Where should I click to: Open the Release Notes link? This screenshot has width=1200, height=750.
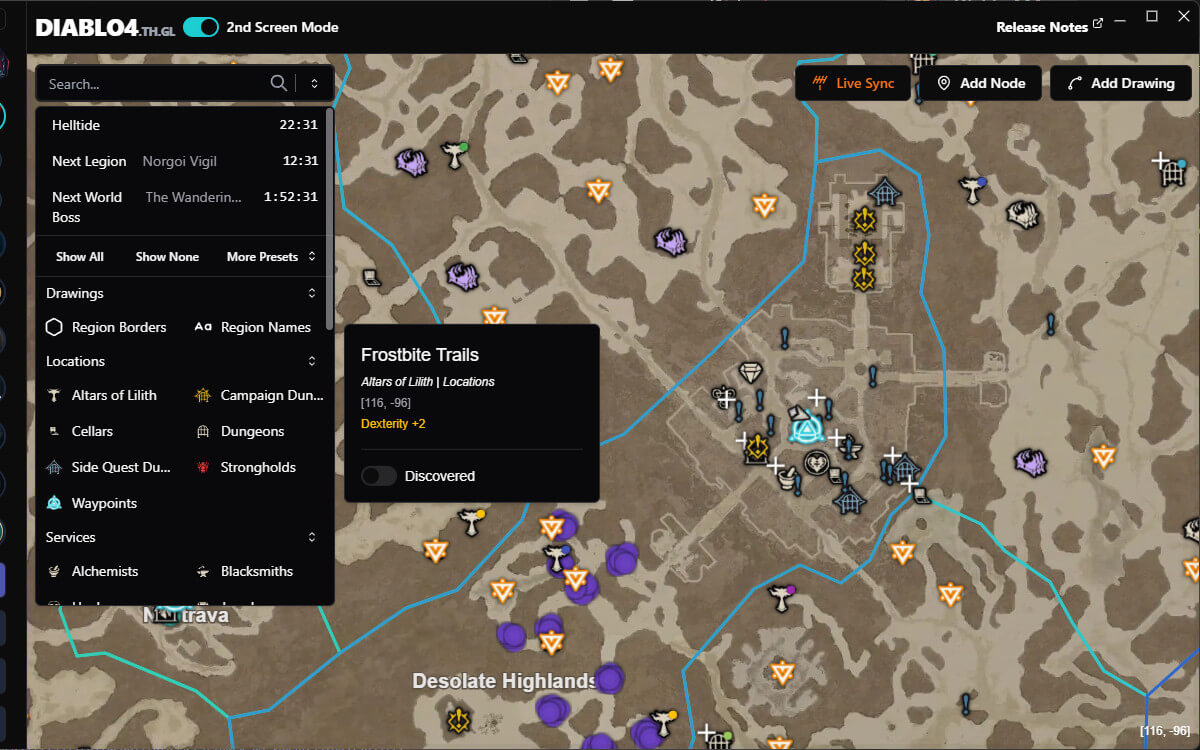pyautogui.click(x=1049, y=27)
